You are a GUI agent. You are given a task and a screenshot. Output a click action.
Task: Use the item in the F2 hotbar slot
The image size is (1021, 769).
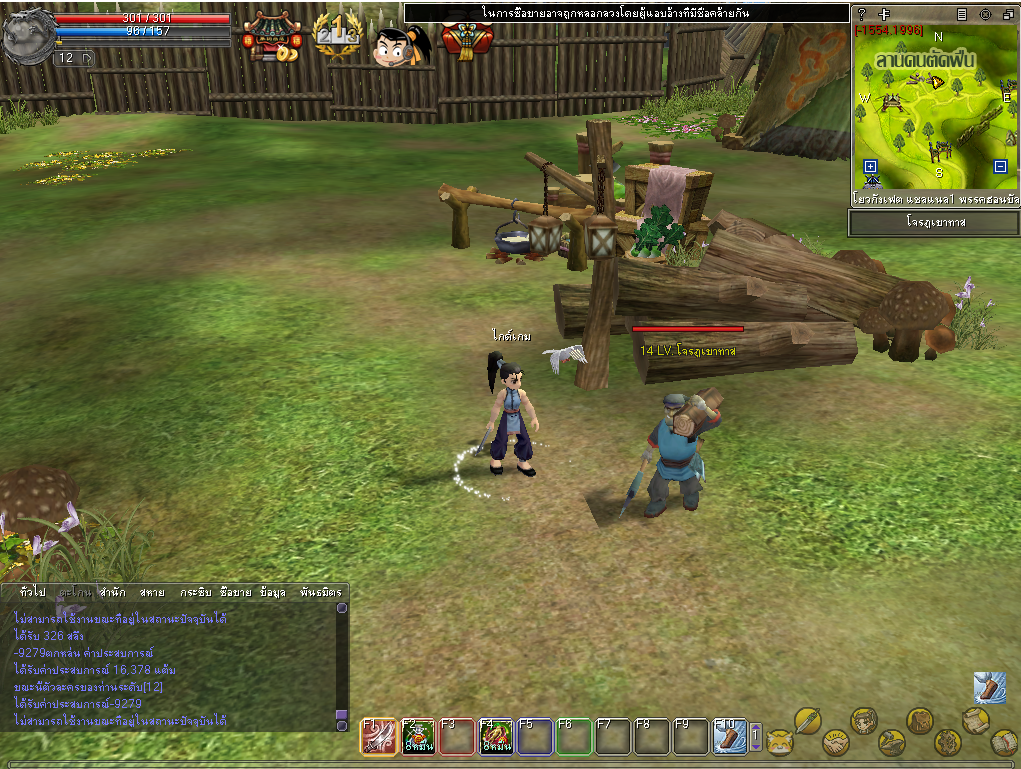[418, 737]
